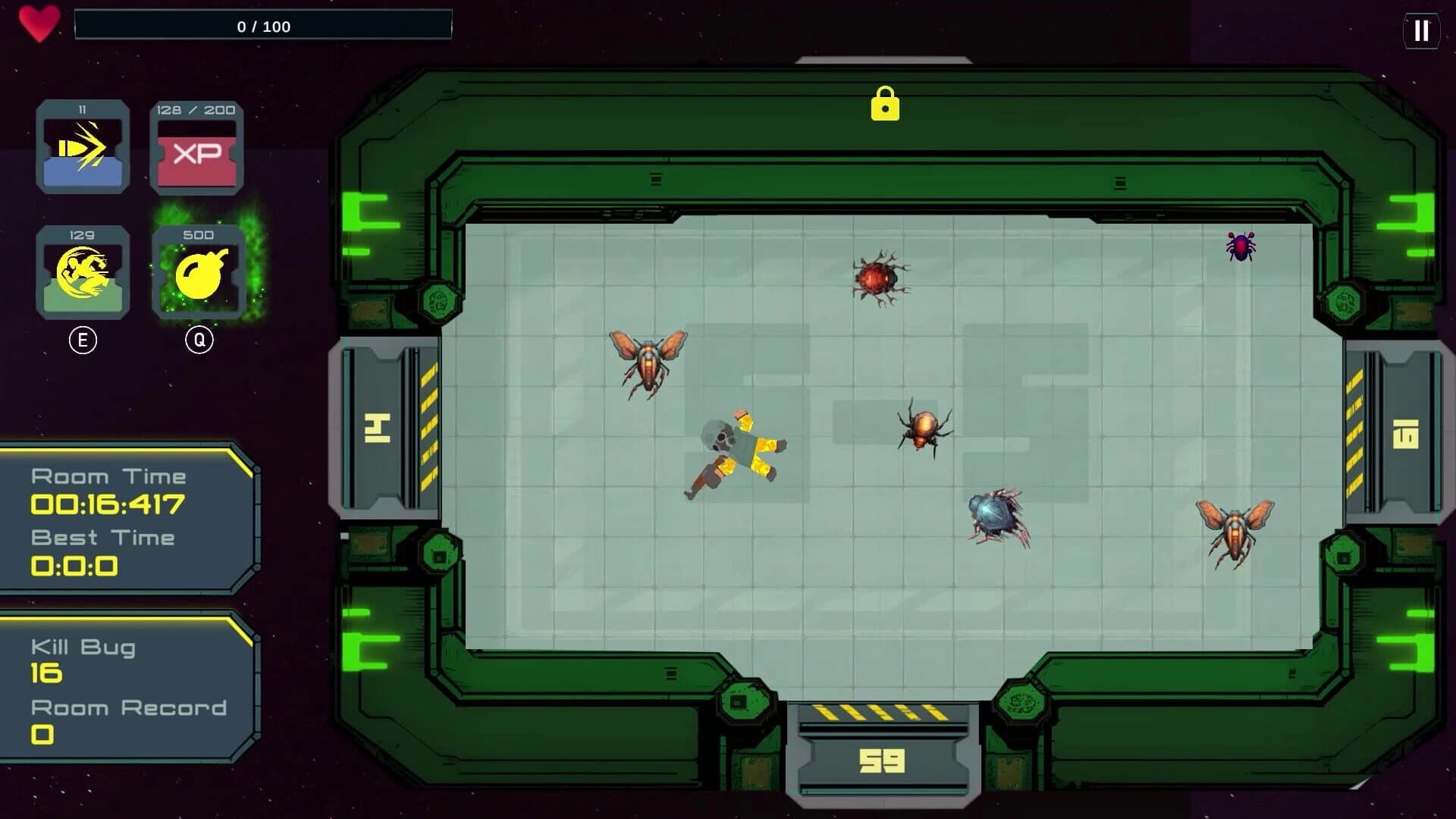The width and height of the screenshot is (1456, 819).
Task: Click the yellow bullet dash ability icon
Action: [83, 146]
